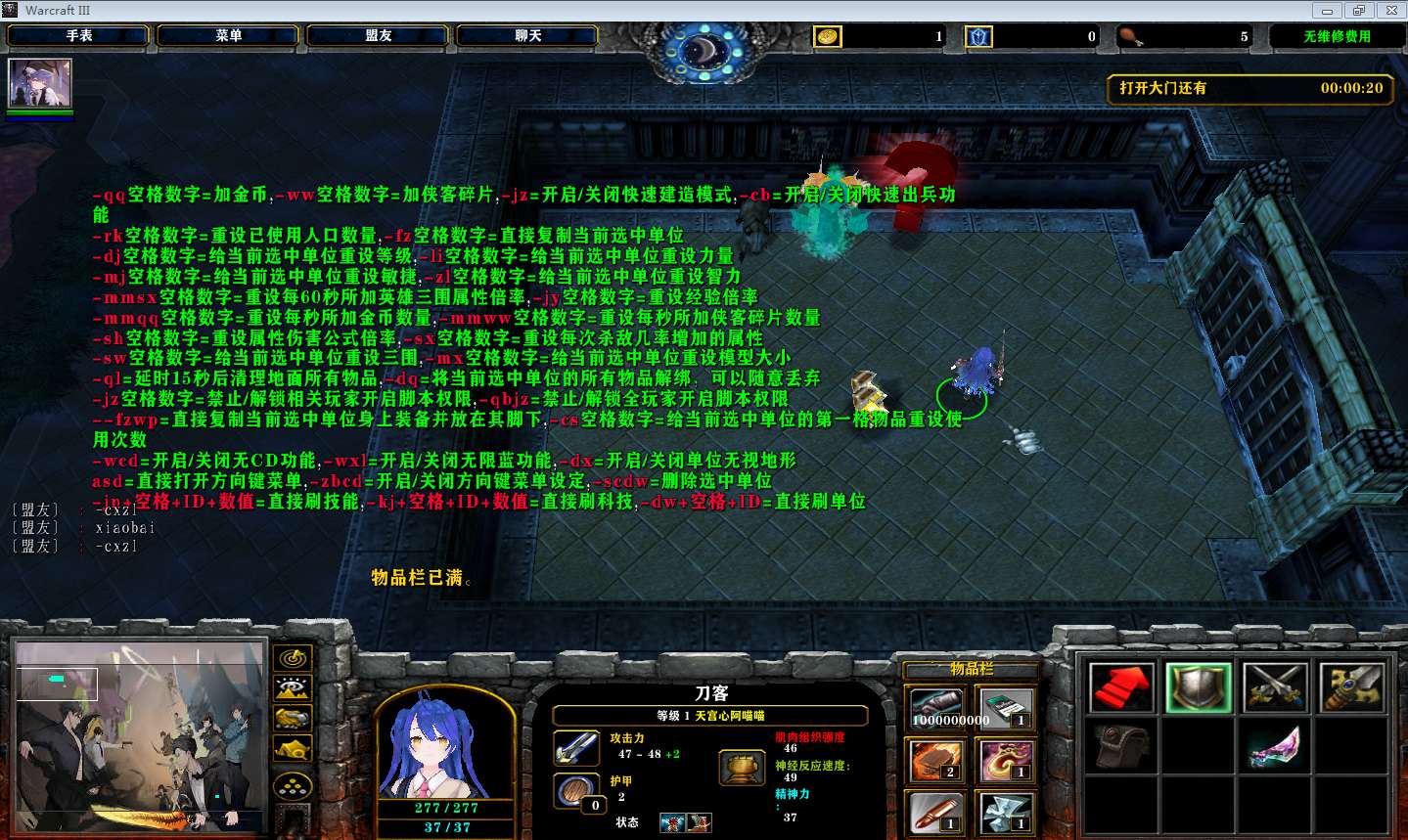Open the formation toggle button
The image size is (1408, 840).
pyautogui.click(x=293, y=785)
